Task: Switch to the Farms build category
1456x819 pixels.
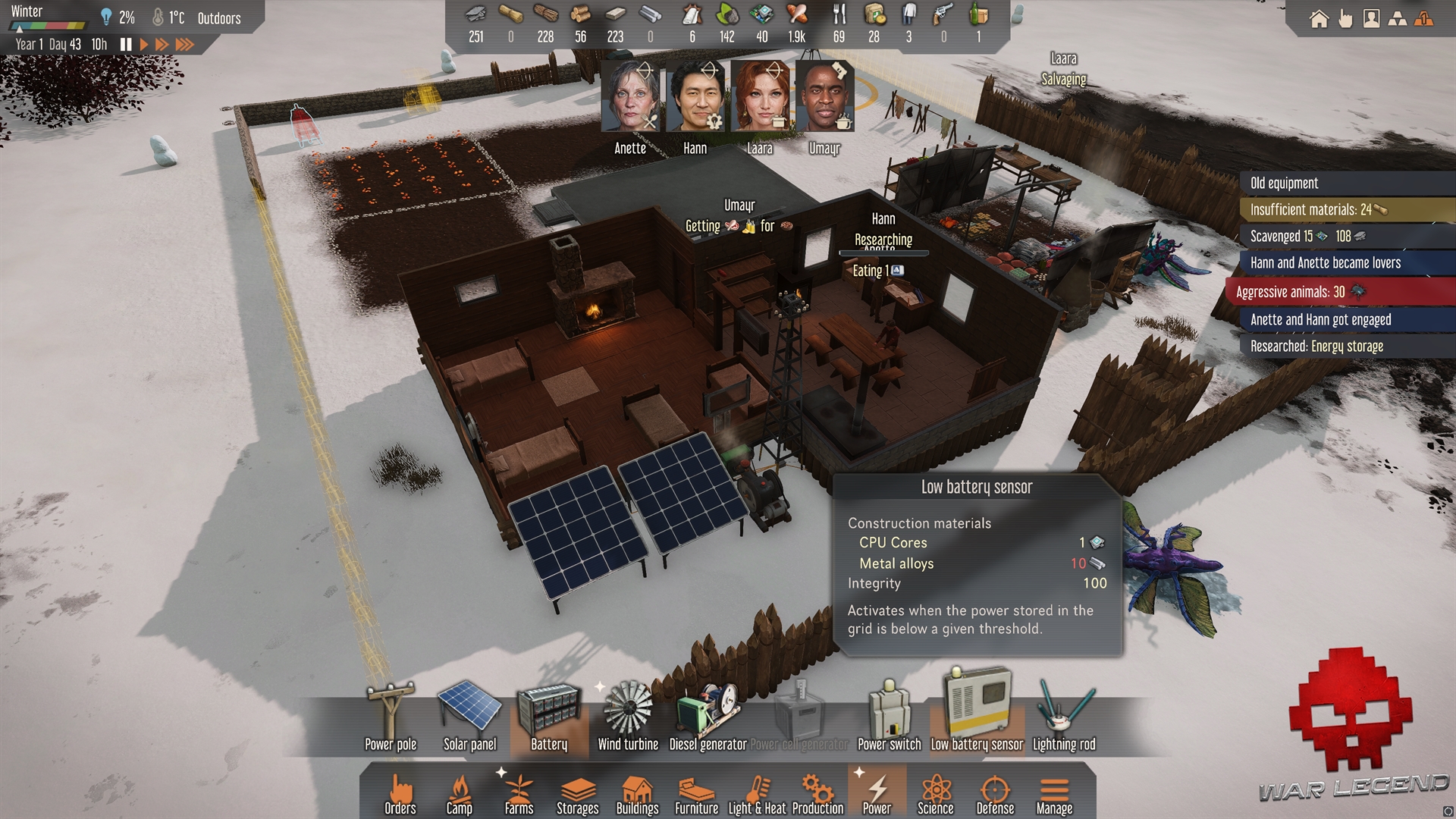Action: tap(519, 794)
